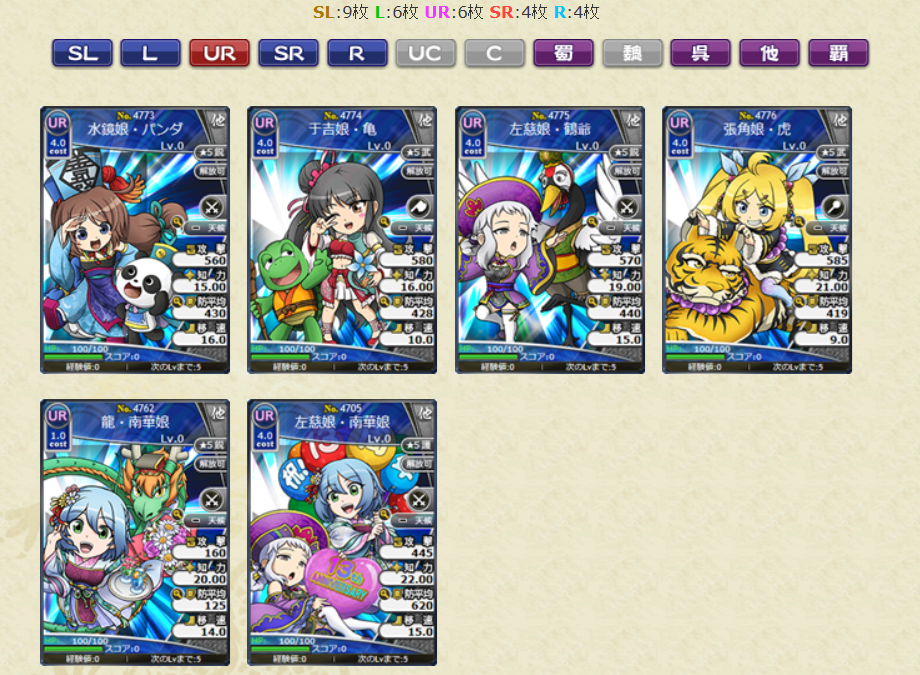The width and height of the screenshot is (920, 675).
Task: Show 呉 faction cards
Action: [x=701, y=54]
